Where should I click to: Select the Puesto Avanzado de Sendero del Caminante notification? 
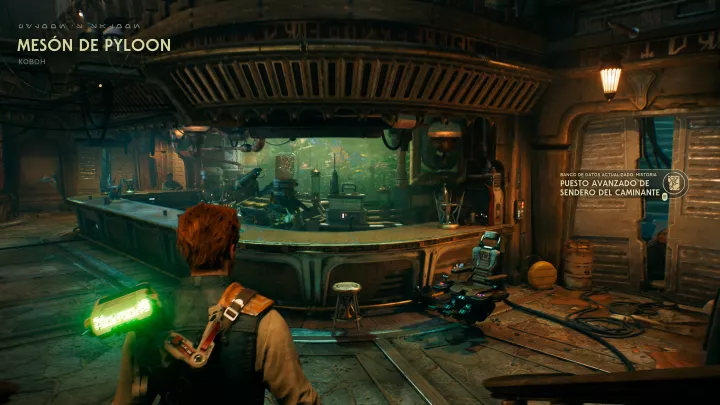coord(608,188)
